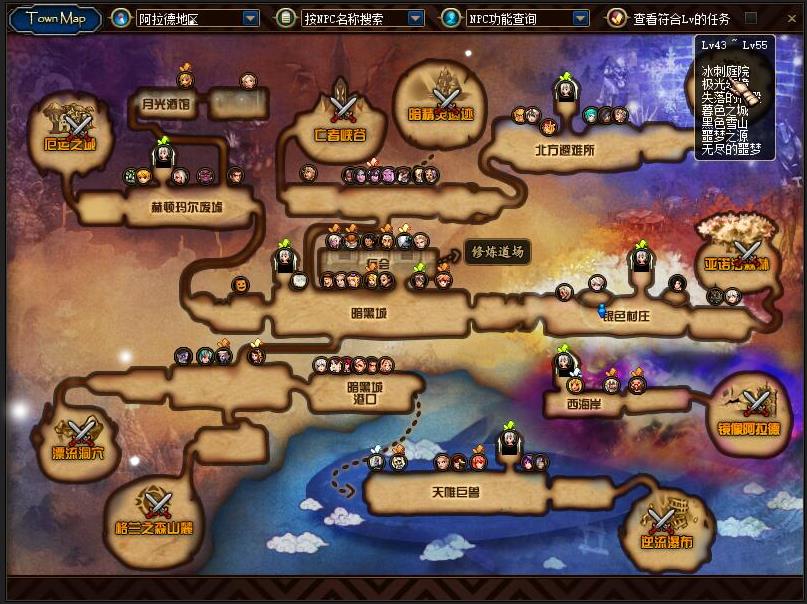Select the 天帷巨兽 area label

(455, 492)
